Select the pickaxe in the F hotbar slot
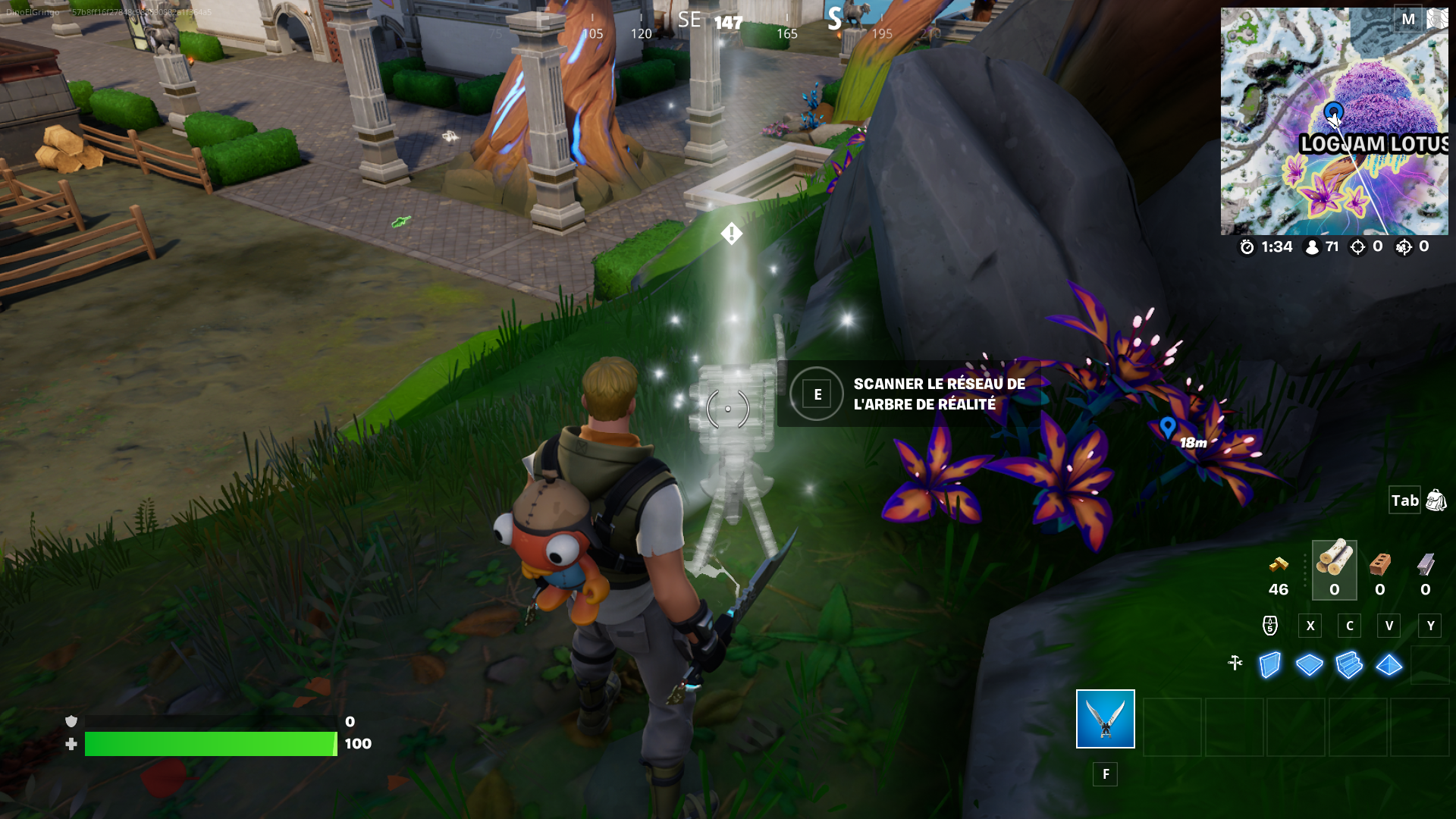Viewport: 1456px width, 819px height. (x=1105, y=719)
